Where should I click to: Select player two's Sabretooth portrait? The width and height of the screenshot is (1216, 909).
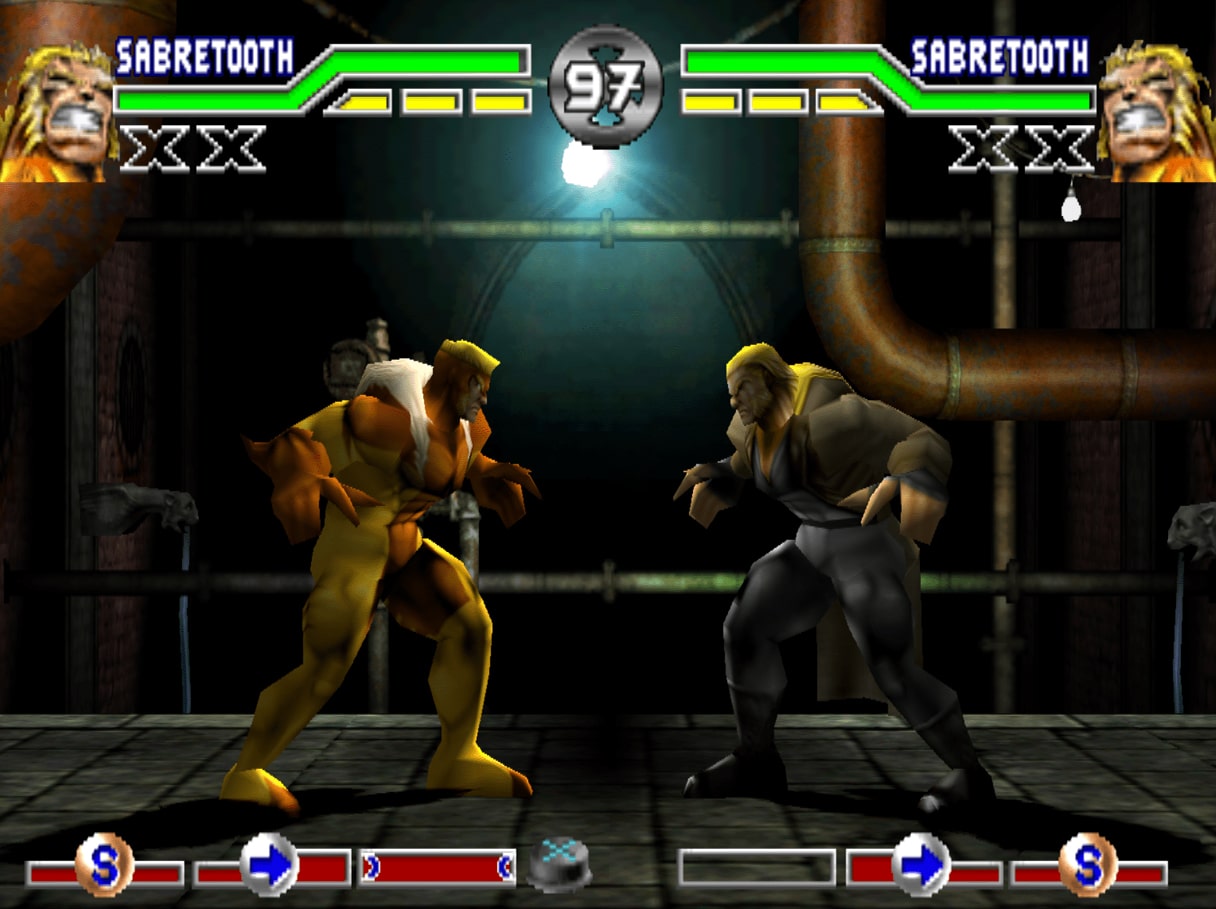(x=1157, y=110)
